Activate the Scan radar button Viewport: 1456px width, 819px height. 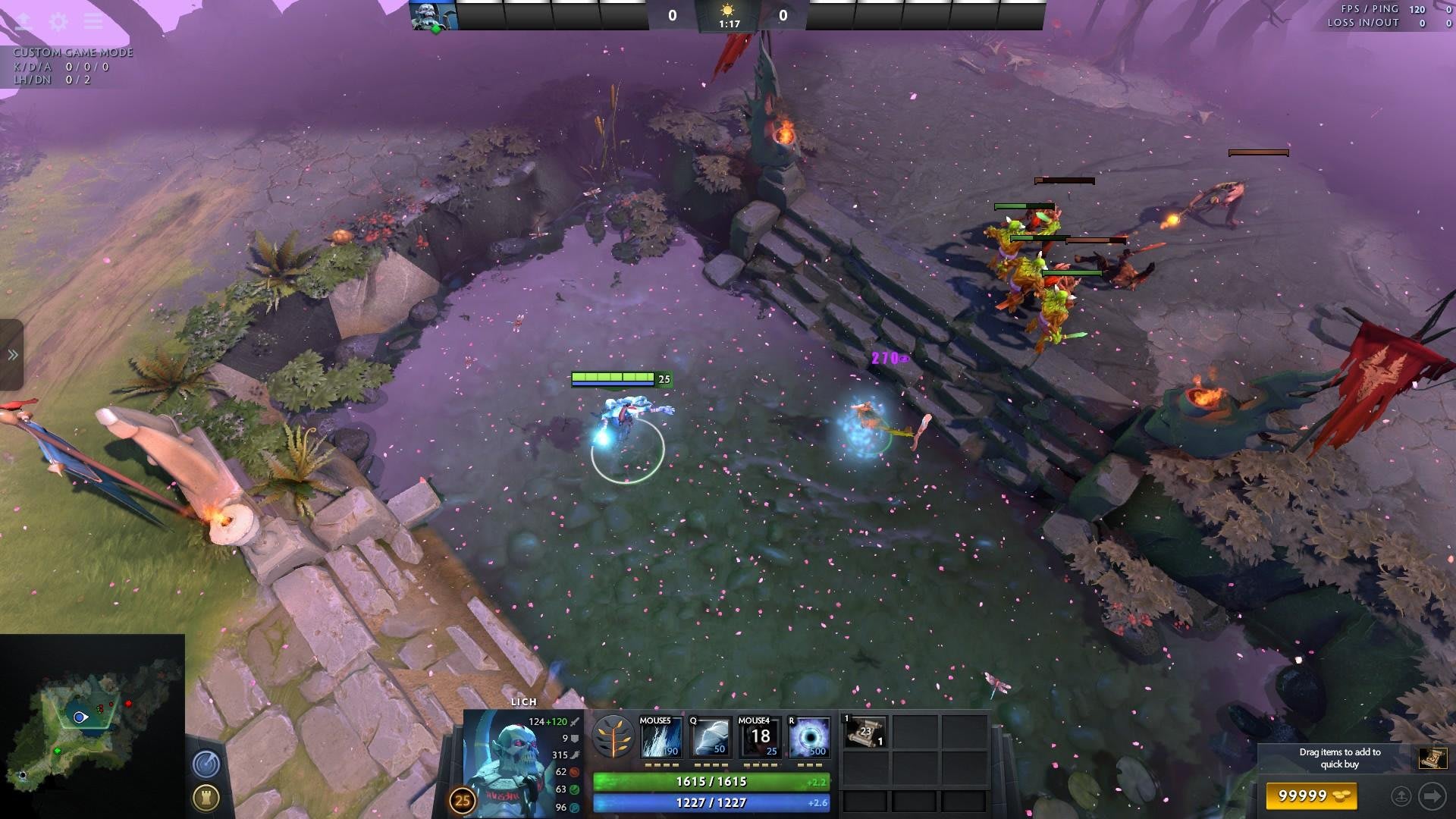[x=206, y=764]
